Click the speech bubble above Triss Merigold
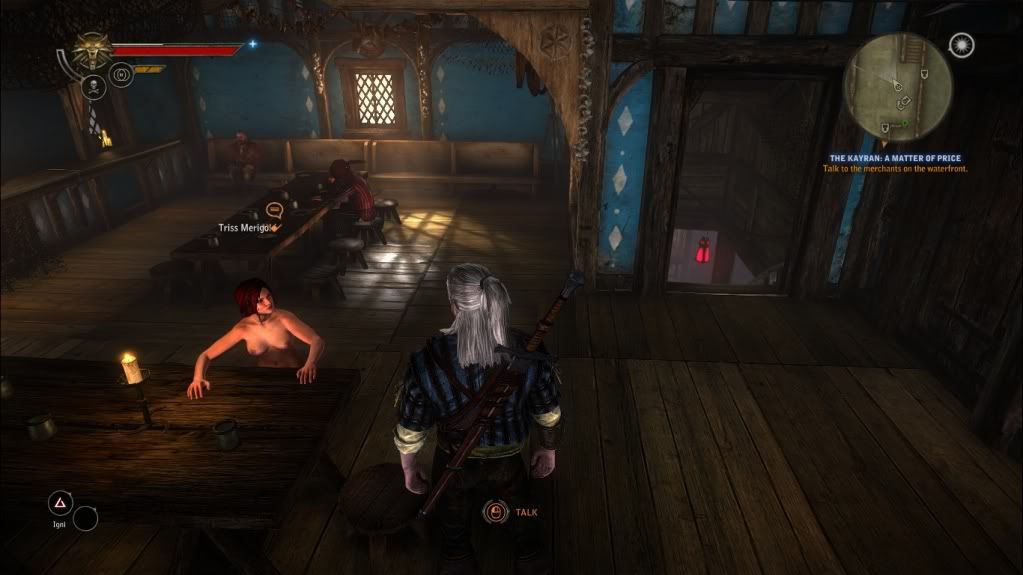Viewport: 1023px width, 575px height. pyautogui.click(x=276, y=210)
